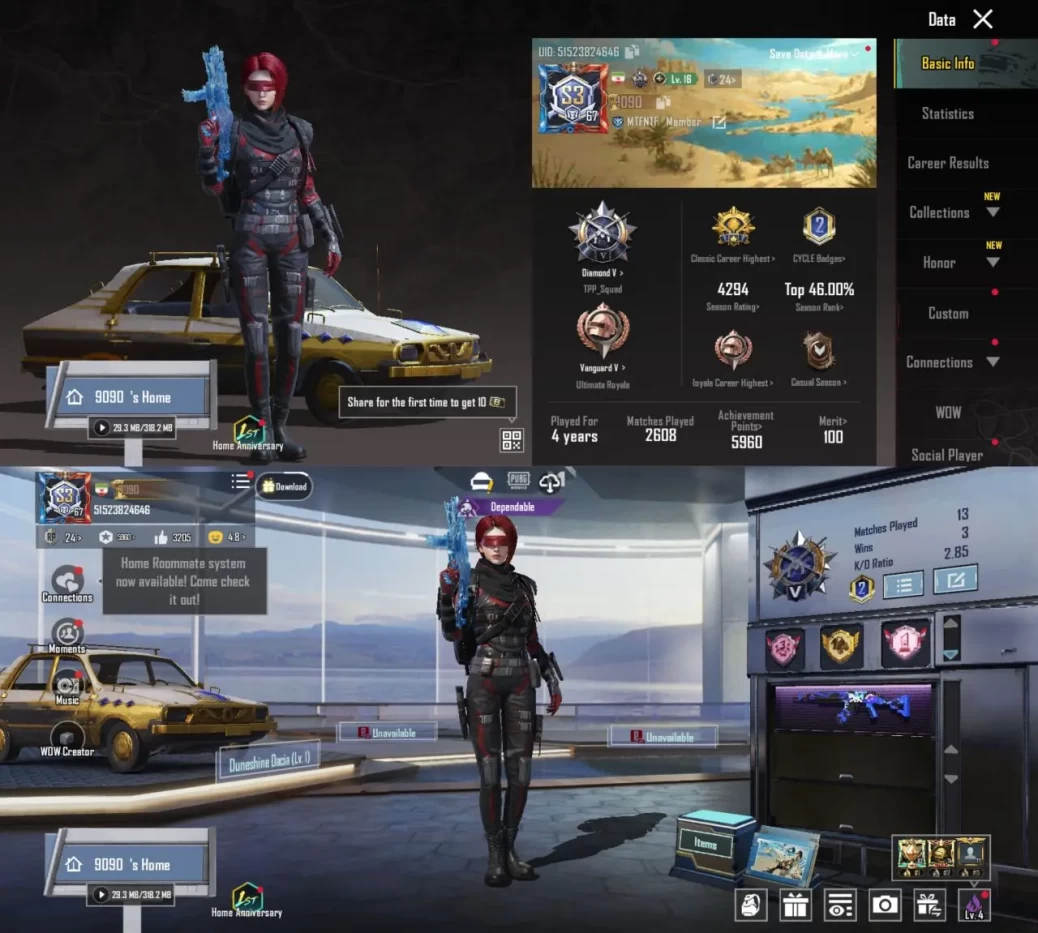The width and height of the screenshot is (1038, 933).
Task: Open the Music icon
Action: pyautogui.click(x=67, y=688)
